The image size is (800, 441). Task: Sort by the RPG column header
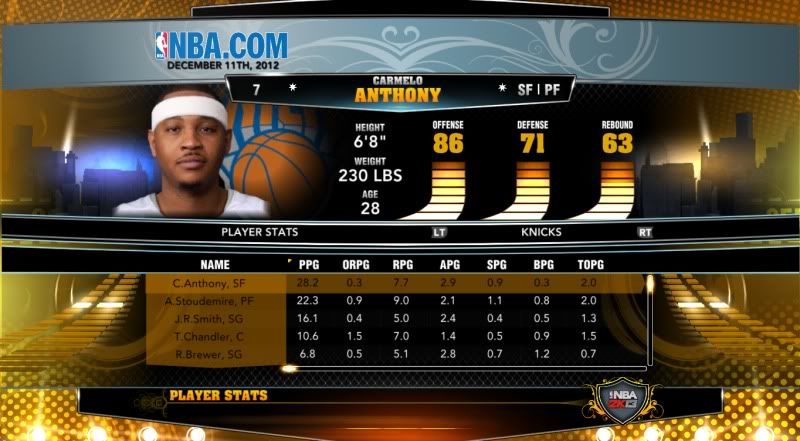click(400, 265)
